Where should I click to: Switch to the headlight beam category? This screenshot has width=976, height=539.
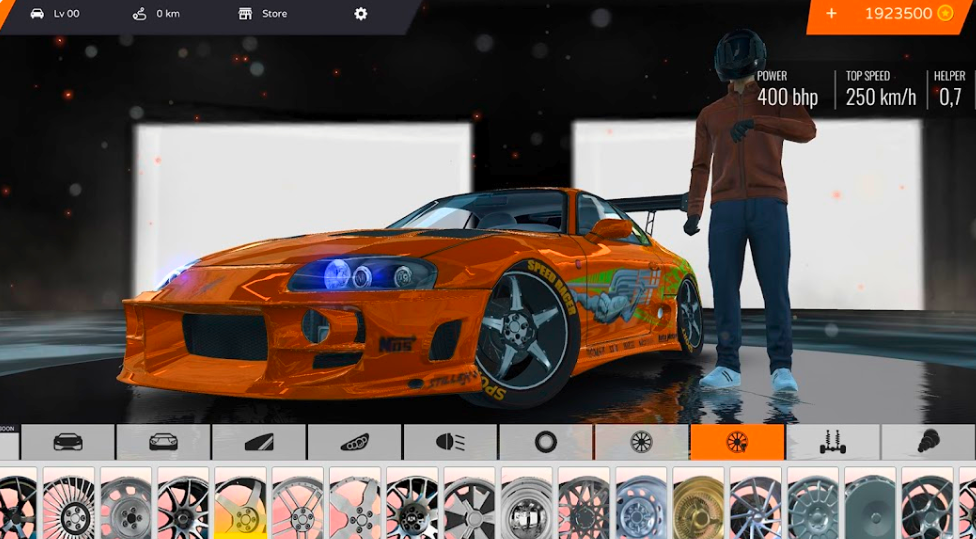[x=450, y=442]
